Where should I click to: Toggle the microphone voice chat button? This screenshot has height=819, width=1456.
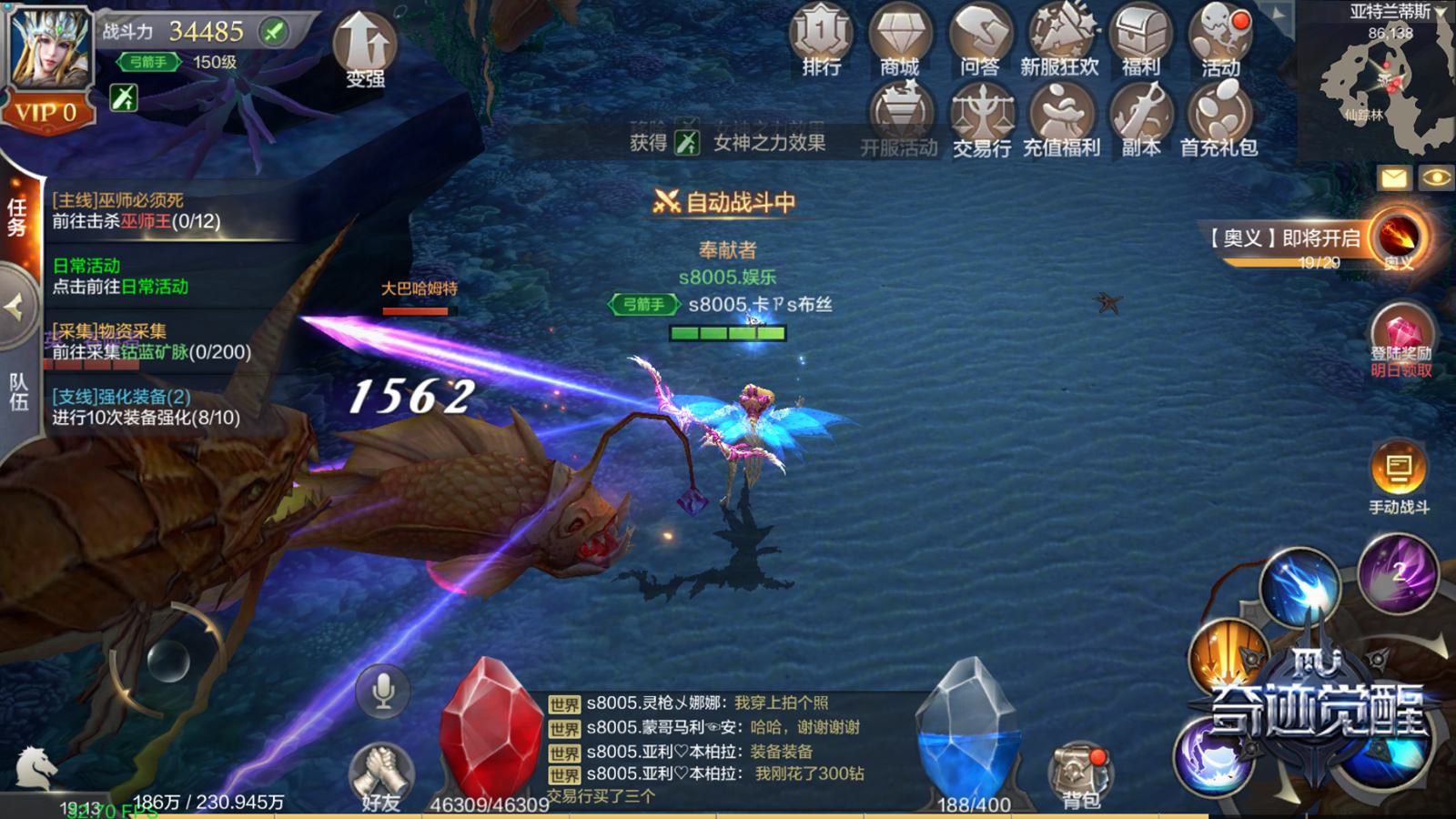point(382,692)
